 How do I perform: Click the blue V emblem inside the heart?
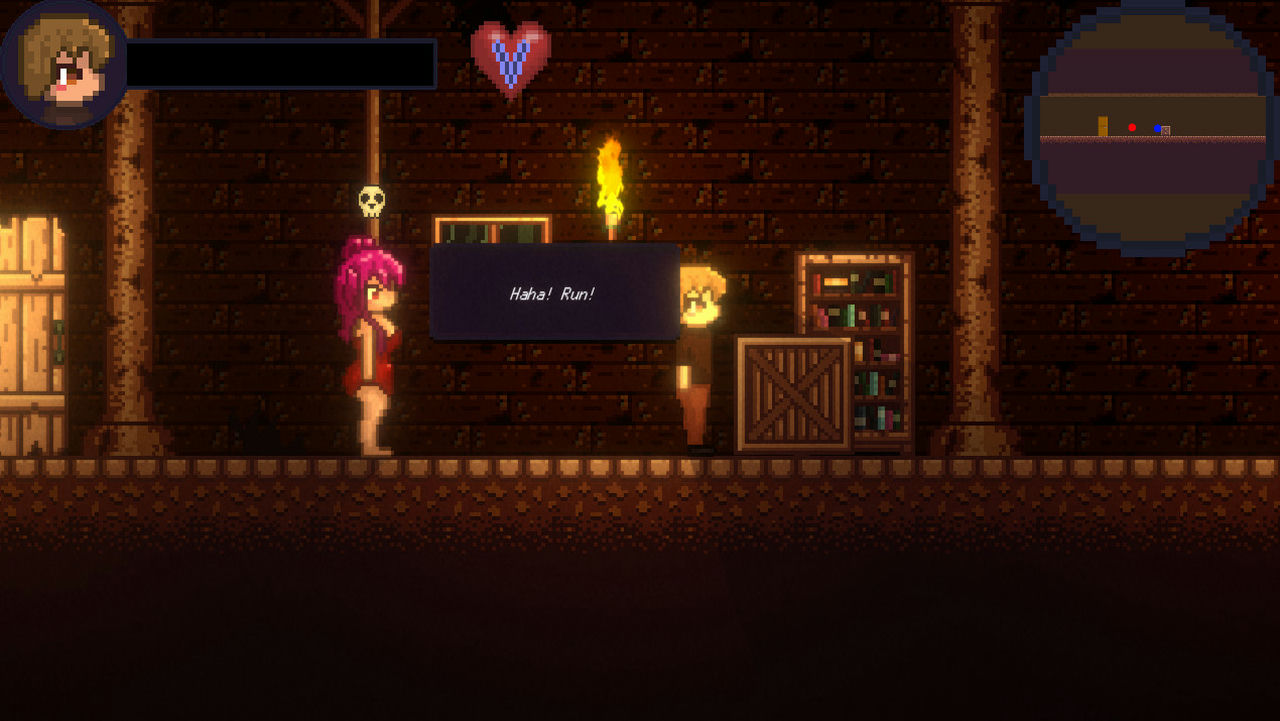click(x=511, y=62)
